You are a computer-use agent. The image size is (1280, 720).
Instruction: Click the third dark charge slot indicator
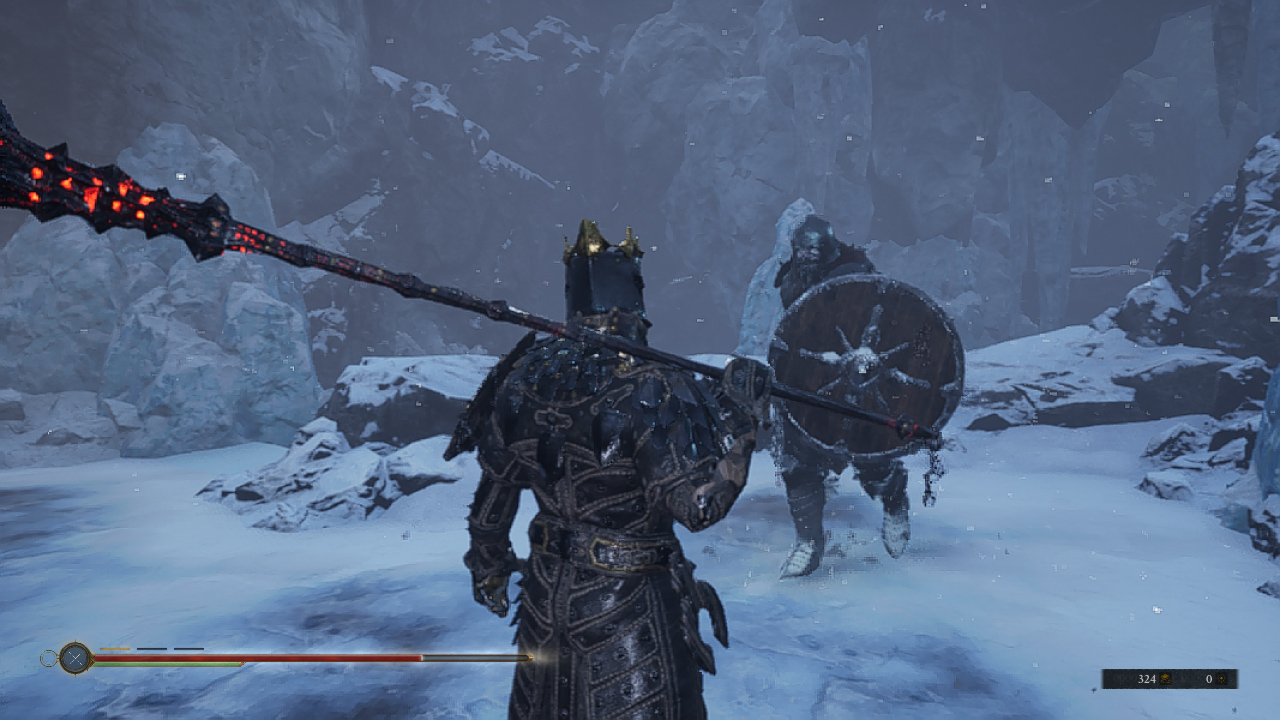pos(189,649)
